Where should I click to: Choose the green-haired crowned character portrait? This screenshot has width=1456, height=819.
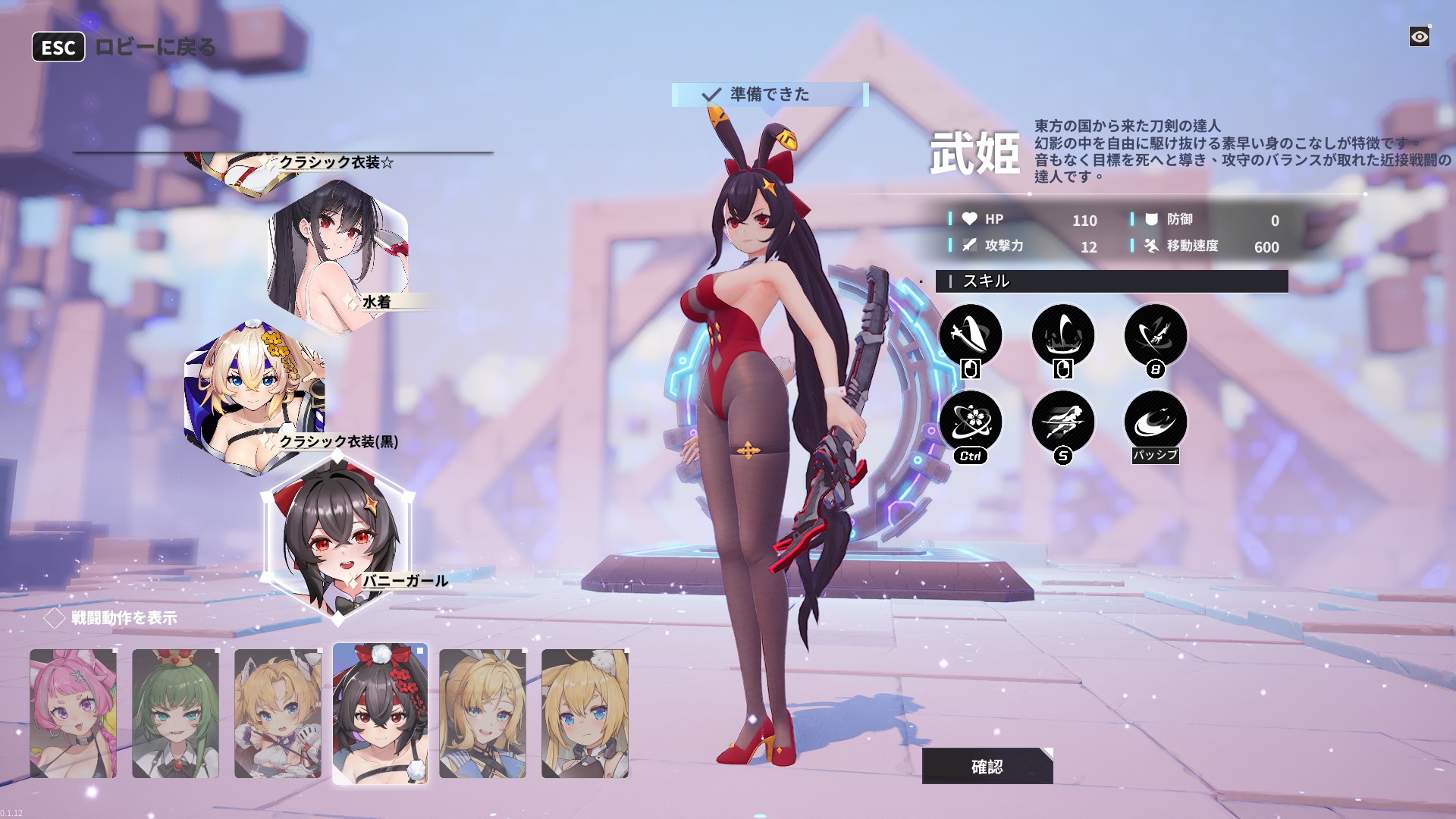[x=176, y=713]
